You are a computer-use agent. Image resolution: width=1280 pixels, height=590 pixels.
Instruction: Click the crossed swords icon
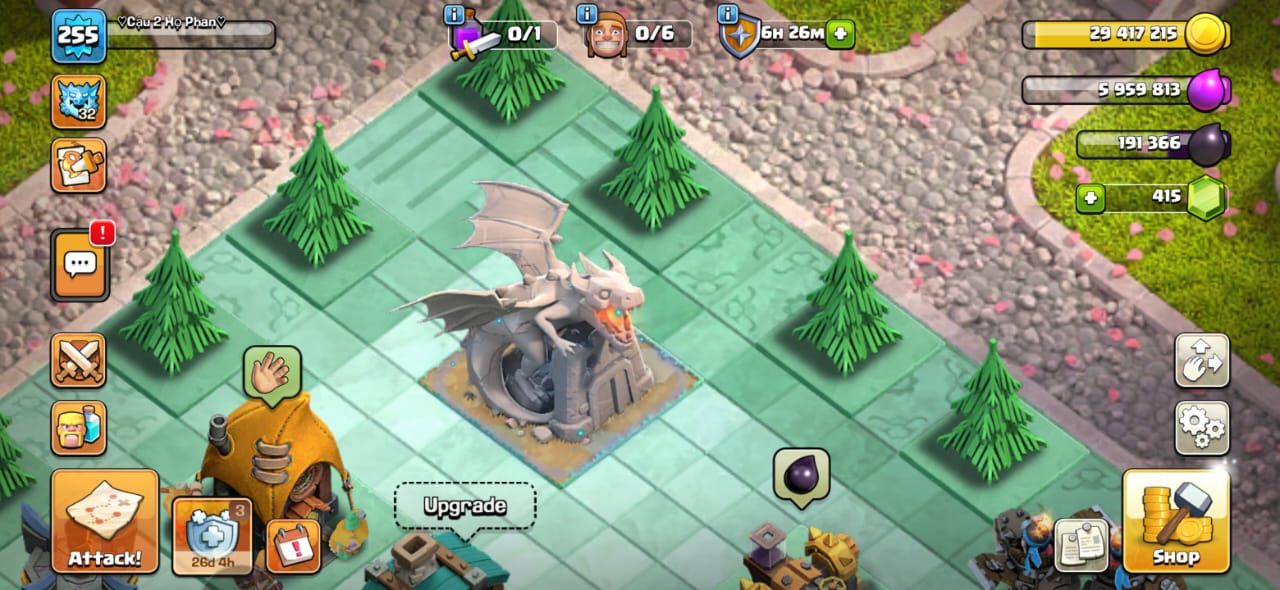coord(78,360)
